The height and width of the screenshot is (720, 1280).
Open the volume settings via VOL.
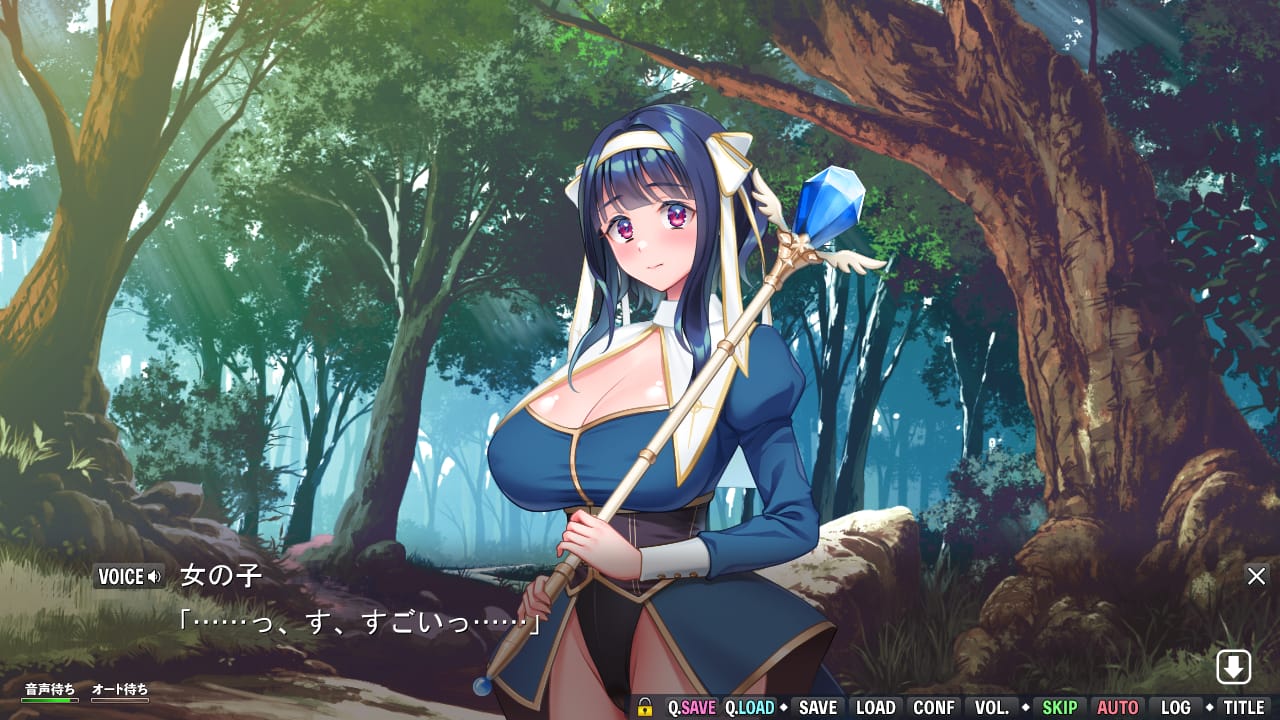(994, 707)
